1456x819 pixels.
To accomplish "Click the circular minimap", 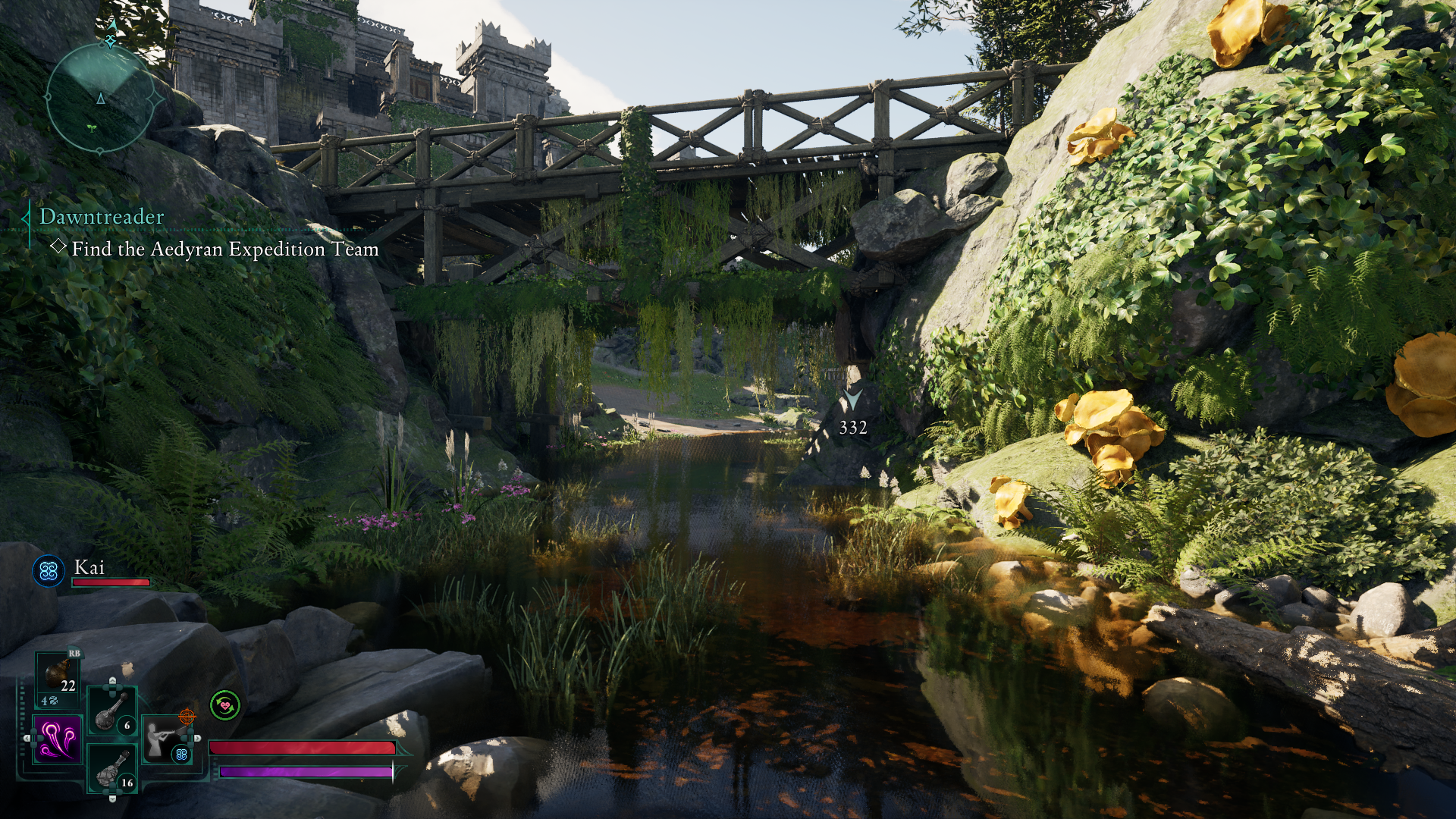I will (101, 99).
